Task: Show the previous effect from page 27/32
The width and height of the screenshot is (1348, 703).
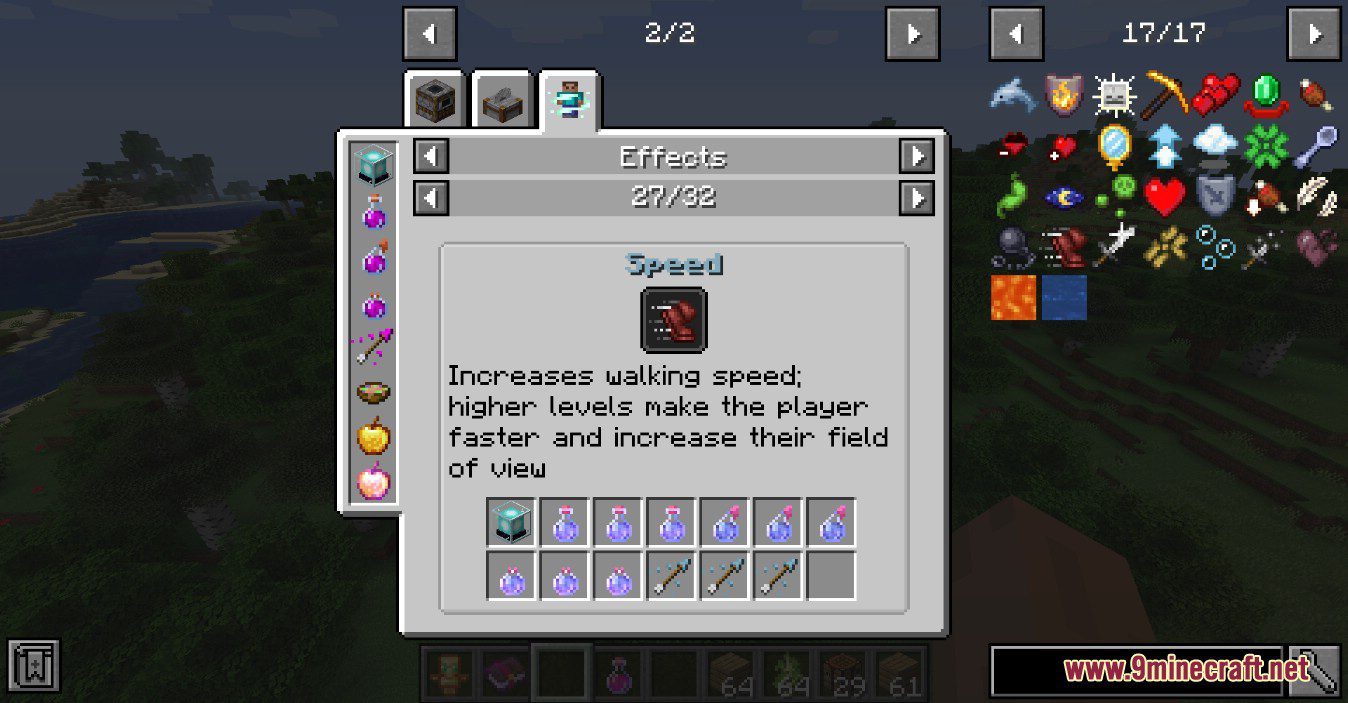Action: tap(431, 197)
